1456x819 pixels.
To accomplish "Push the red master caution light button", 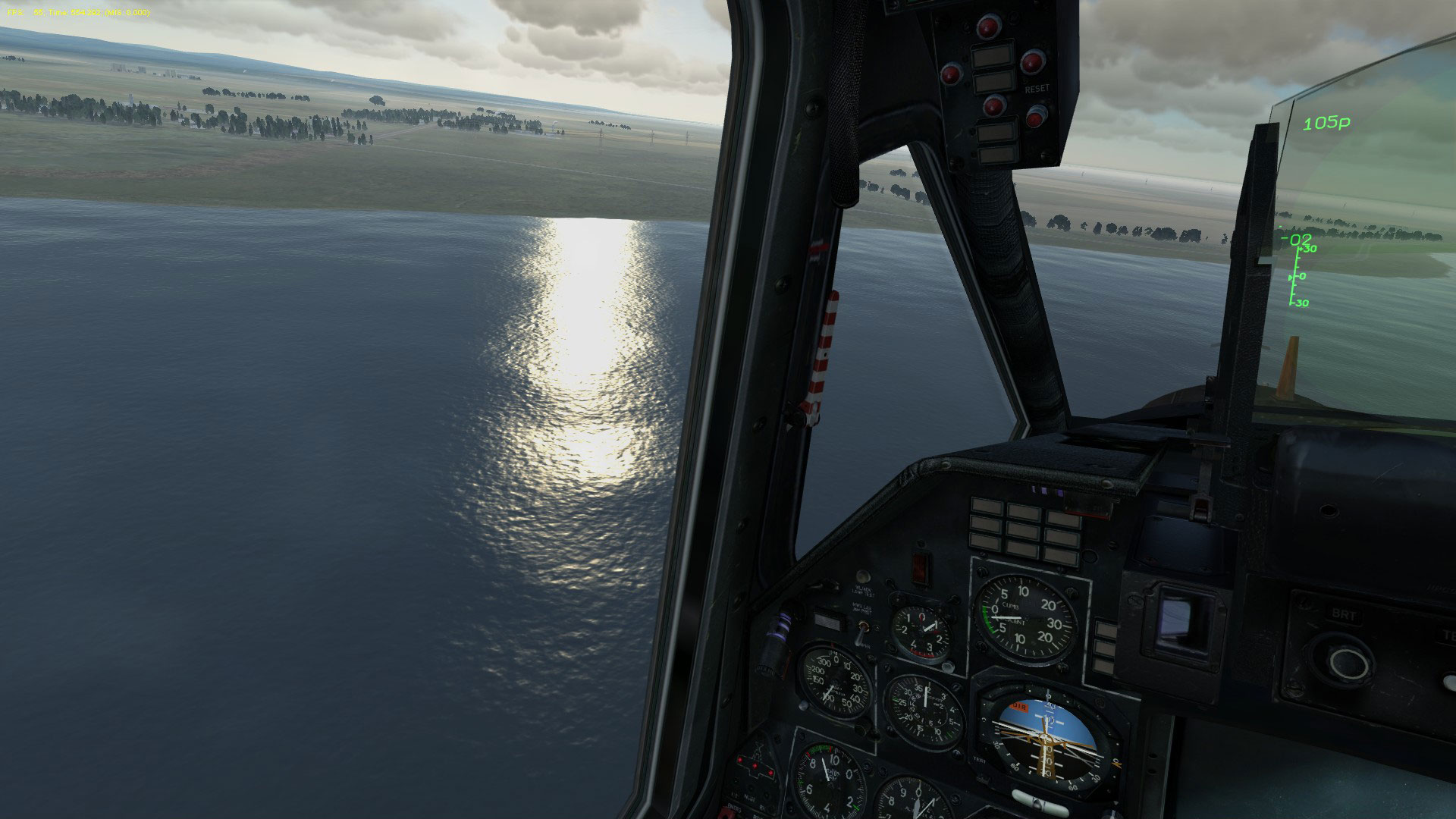I will 920,568.
